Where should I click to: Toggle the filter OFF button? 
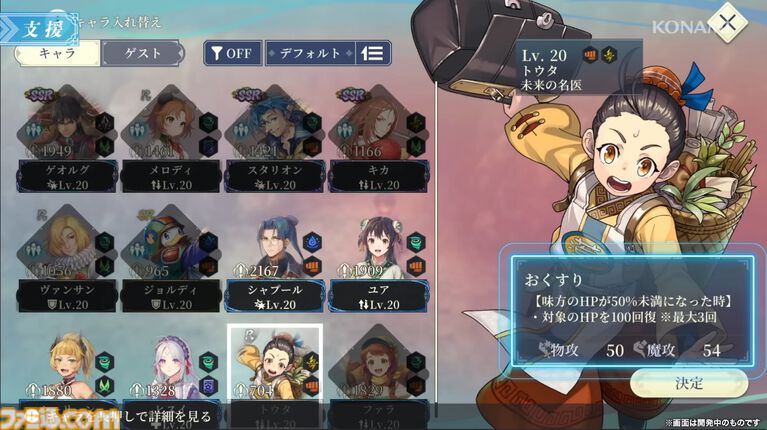point(230,53)
